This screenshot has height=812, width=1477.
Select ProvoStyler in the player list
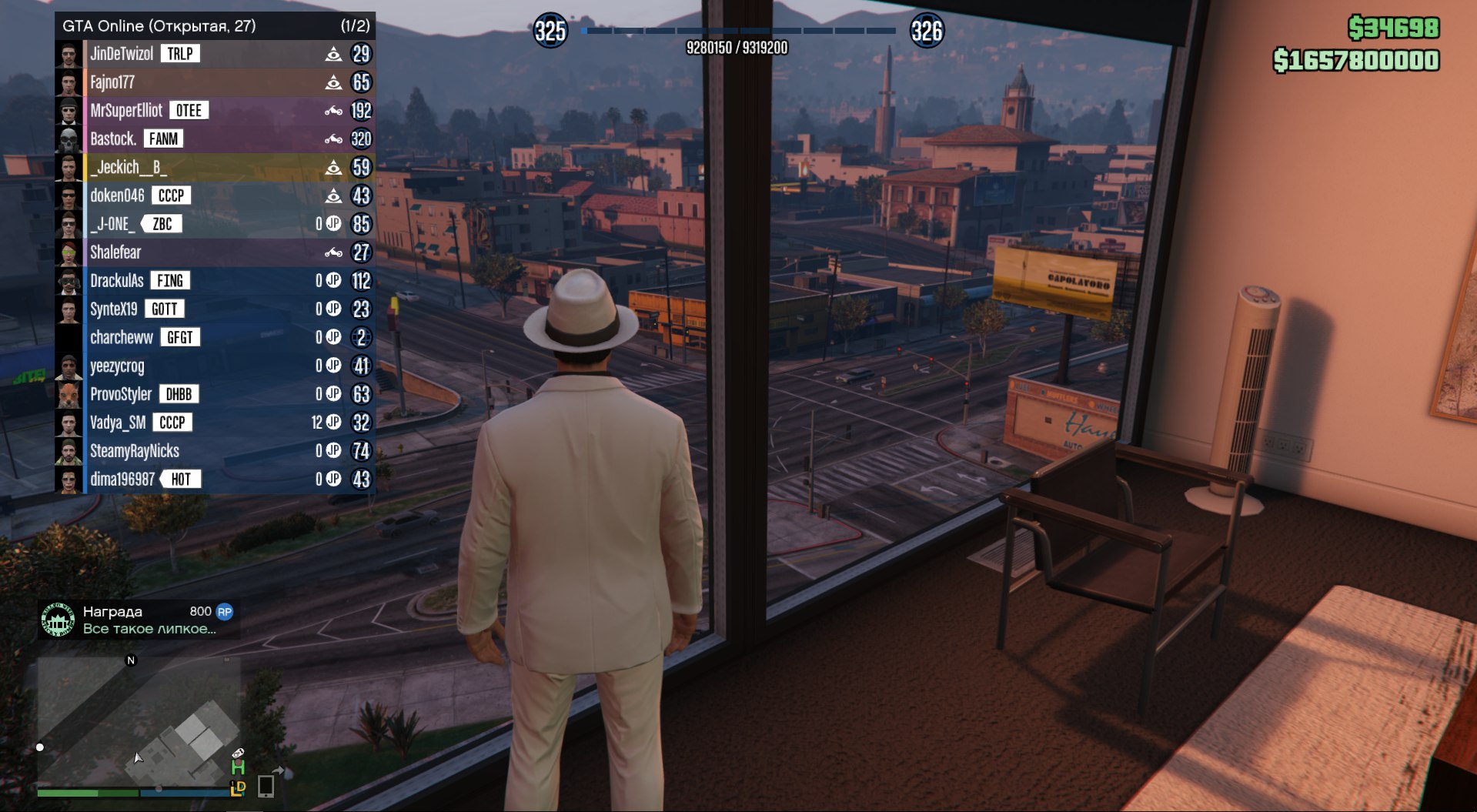click(121, 395)
